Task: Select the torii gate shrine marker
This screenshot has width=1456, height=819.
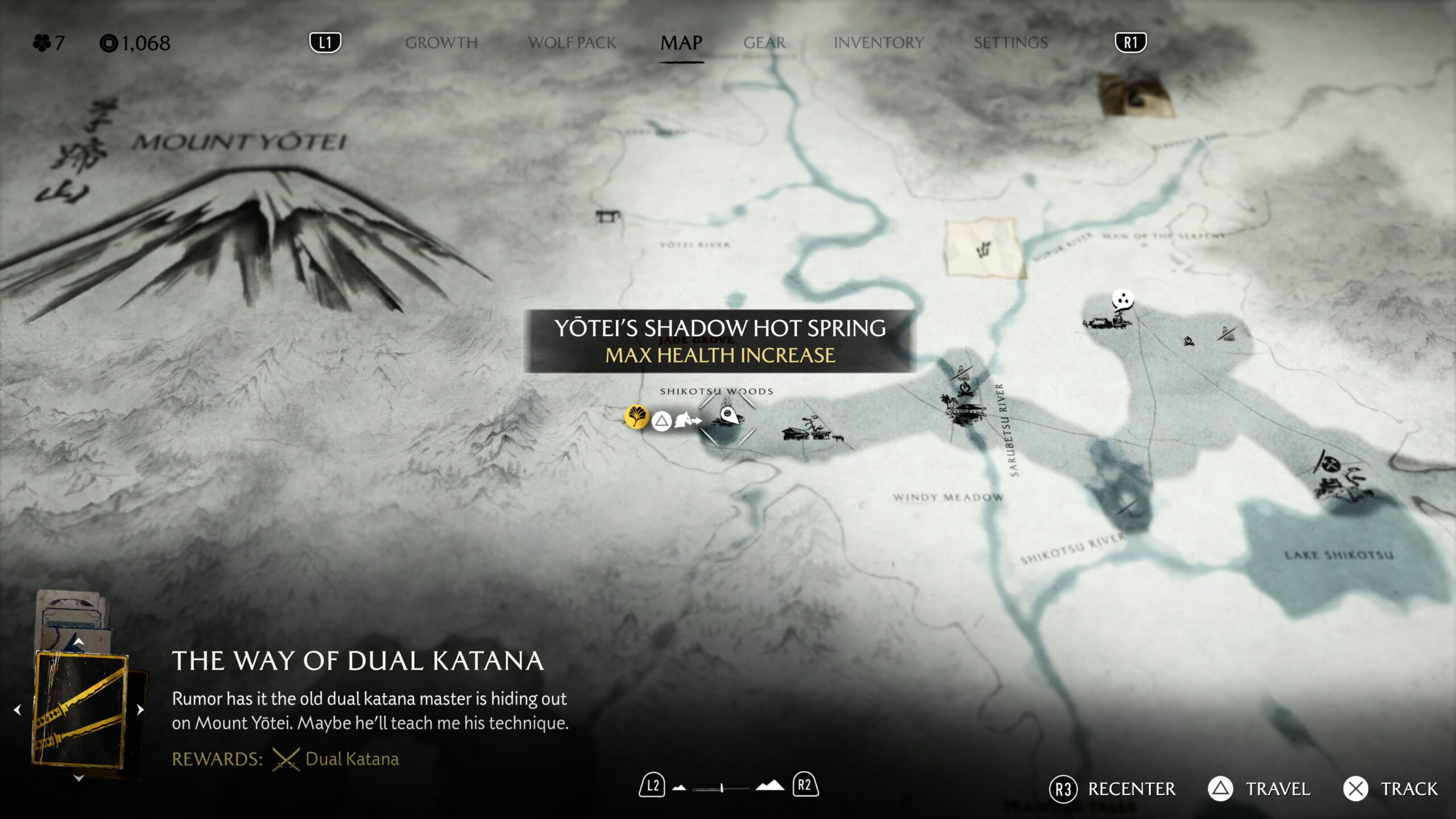Action: pyautogui.click(x=607, y=216)
